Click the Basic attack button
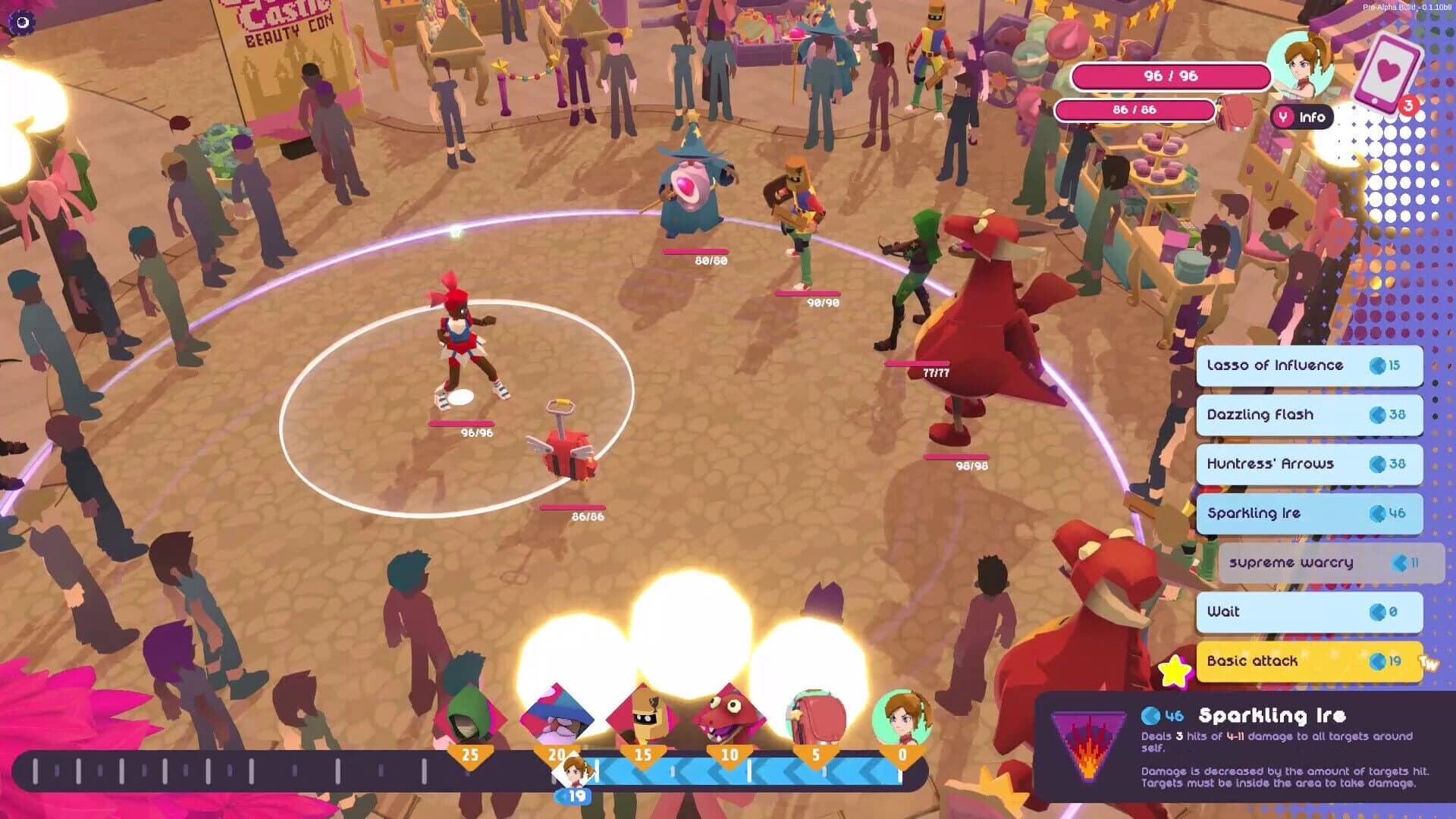The width and height of the screenshot is (1456, 819). tap(1308, 661)
